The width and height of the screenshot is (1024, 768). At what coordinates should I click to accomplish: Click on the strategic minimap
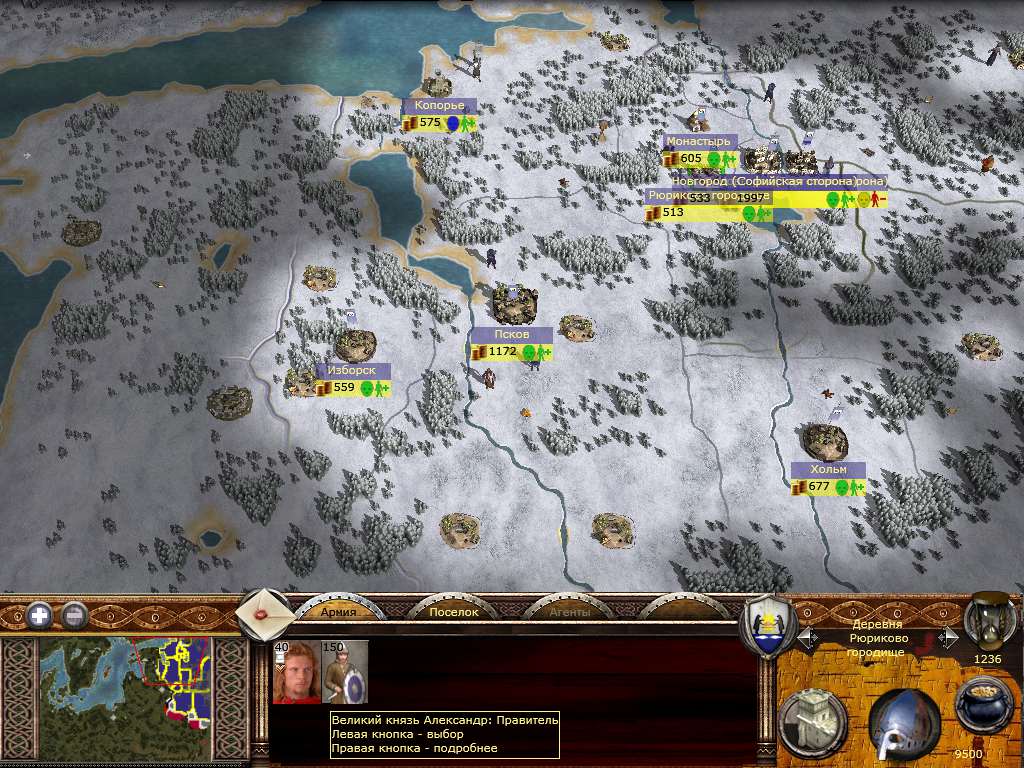click(125, 680)
